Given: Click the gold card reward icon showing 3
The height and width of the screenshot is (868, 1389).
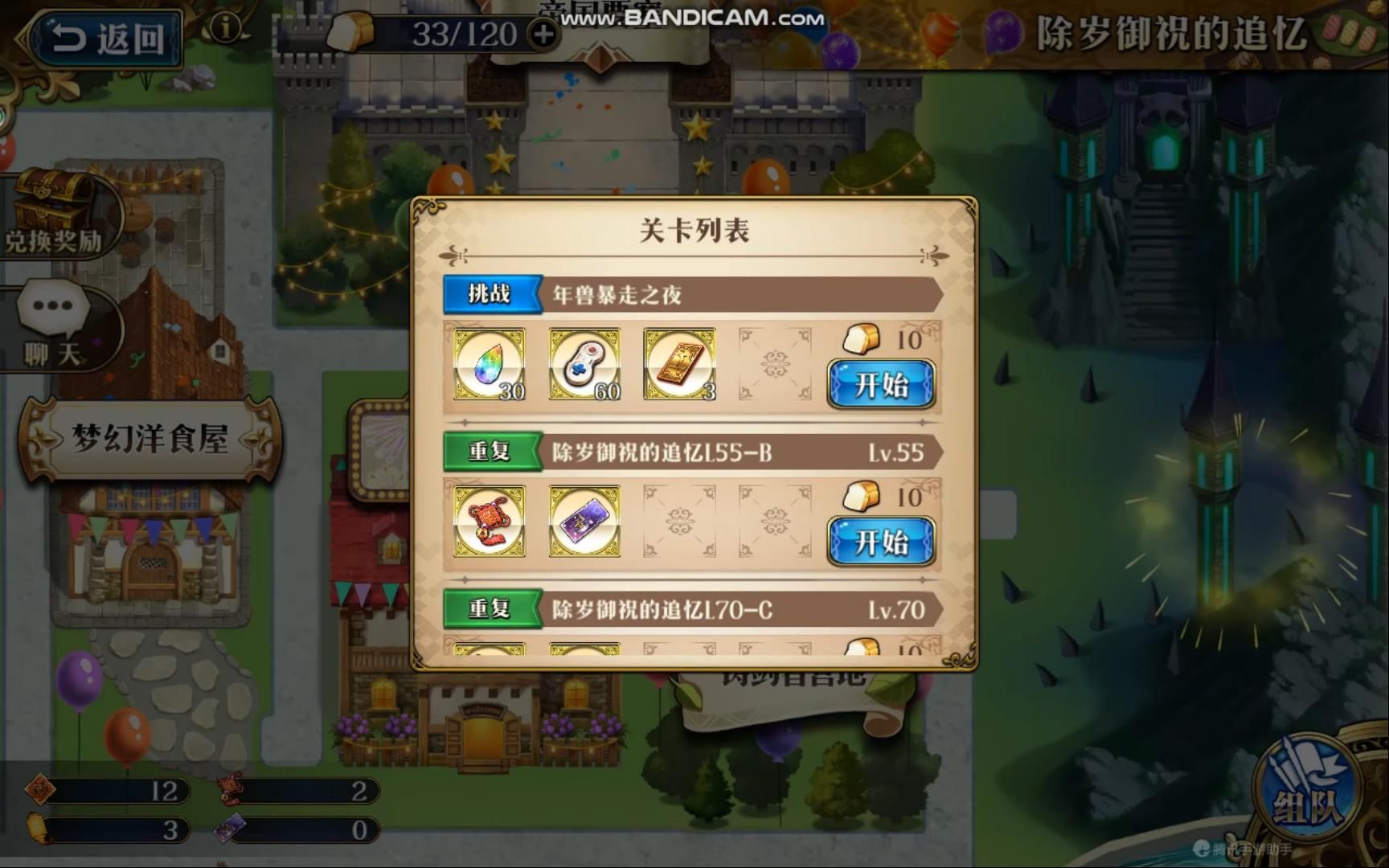Looking at the screenshot, I should point(679,366).
